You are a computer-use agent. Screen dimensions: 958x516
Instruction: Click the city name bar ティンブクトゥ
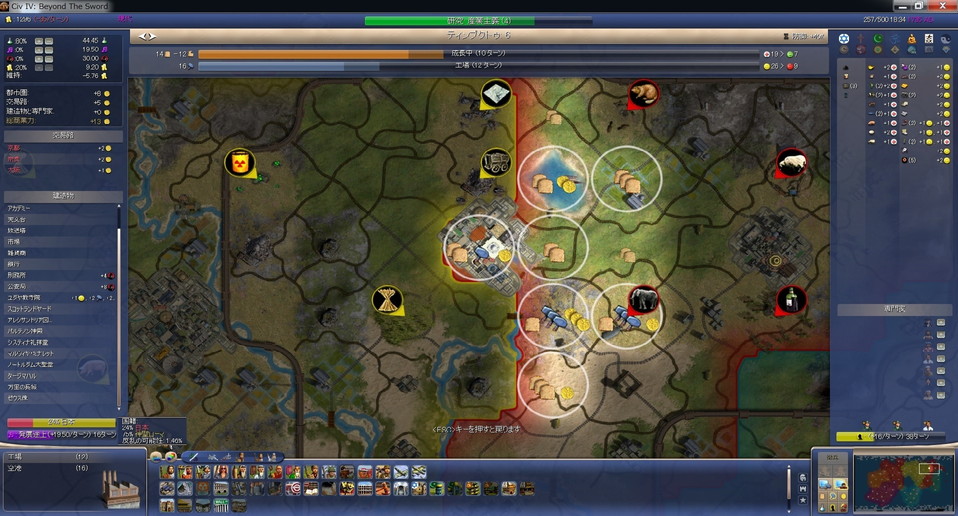pyautogui.click(x=478, y=35)
